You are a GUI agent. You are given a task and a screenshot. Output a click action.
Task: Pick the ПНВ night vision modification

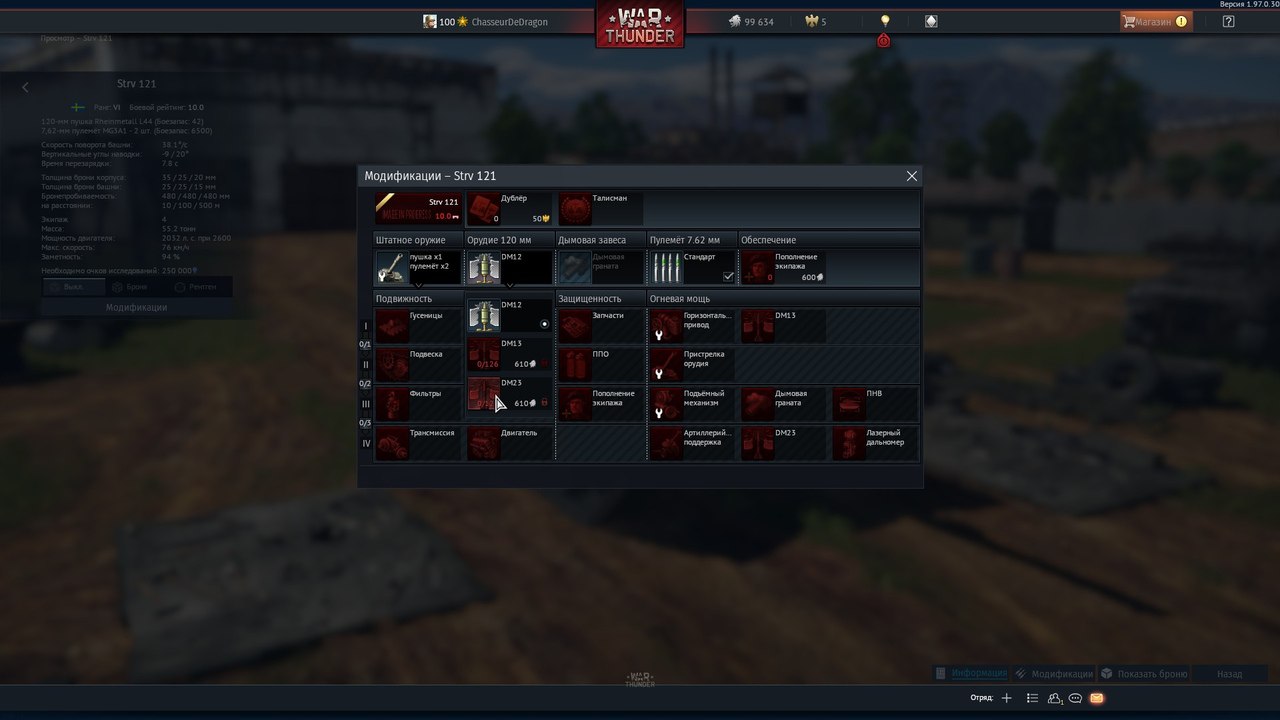pos(875,404)
